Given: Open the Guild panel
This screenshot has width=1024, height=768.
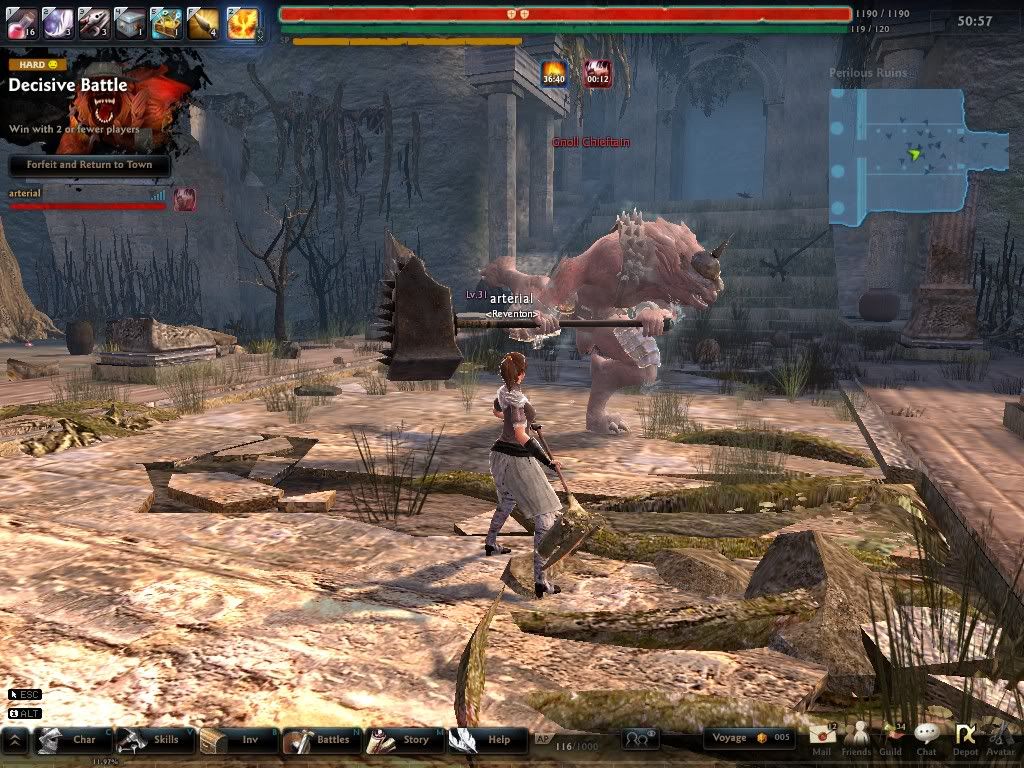Looking at the screenshot, I should pos(890,737).
